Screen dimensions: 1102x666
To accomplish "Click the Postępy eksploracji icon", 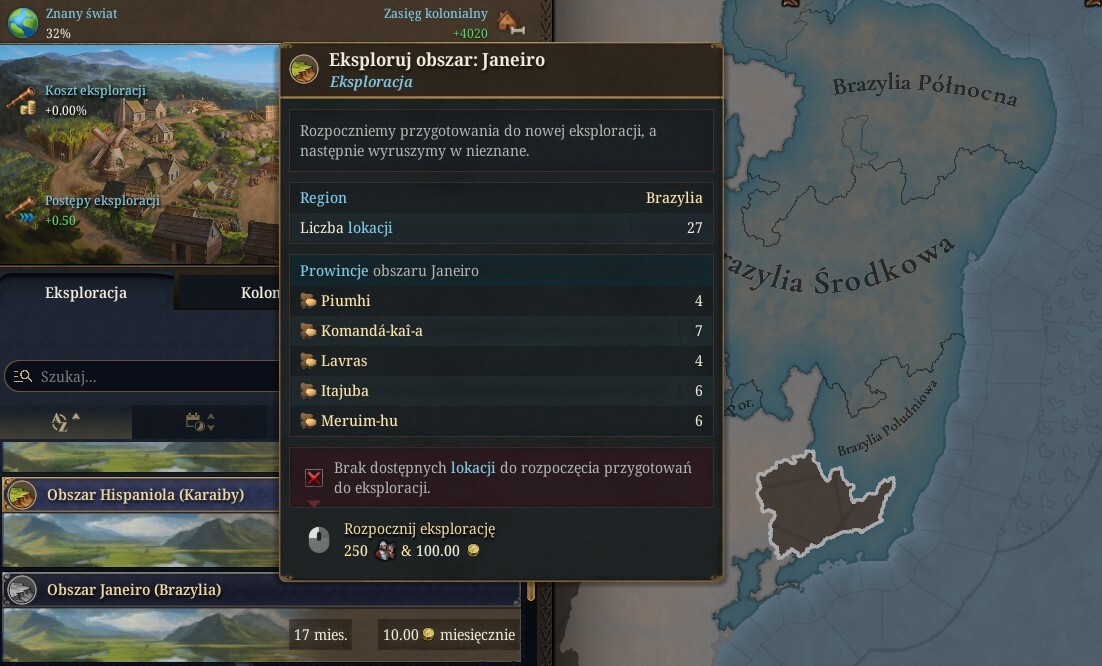I will pos(21,209).
